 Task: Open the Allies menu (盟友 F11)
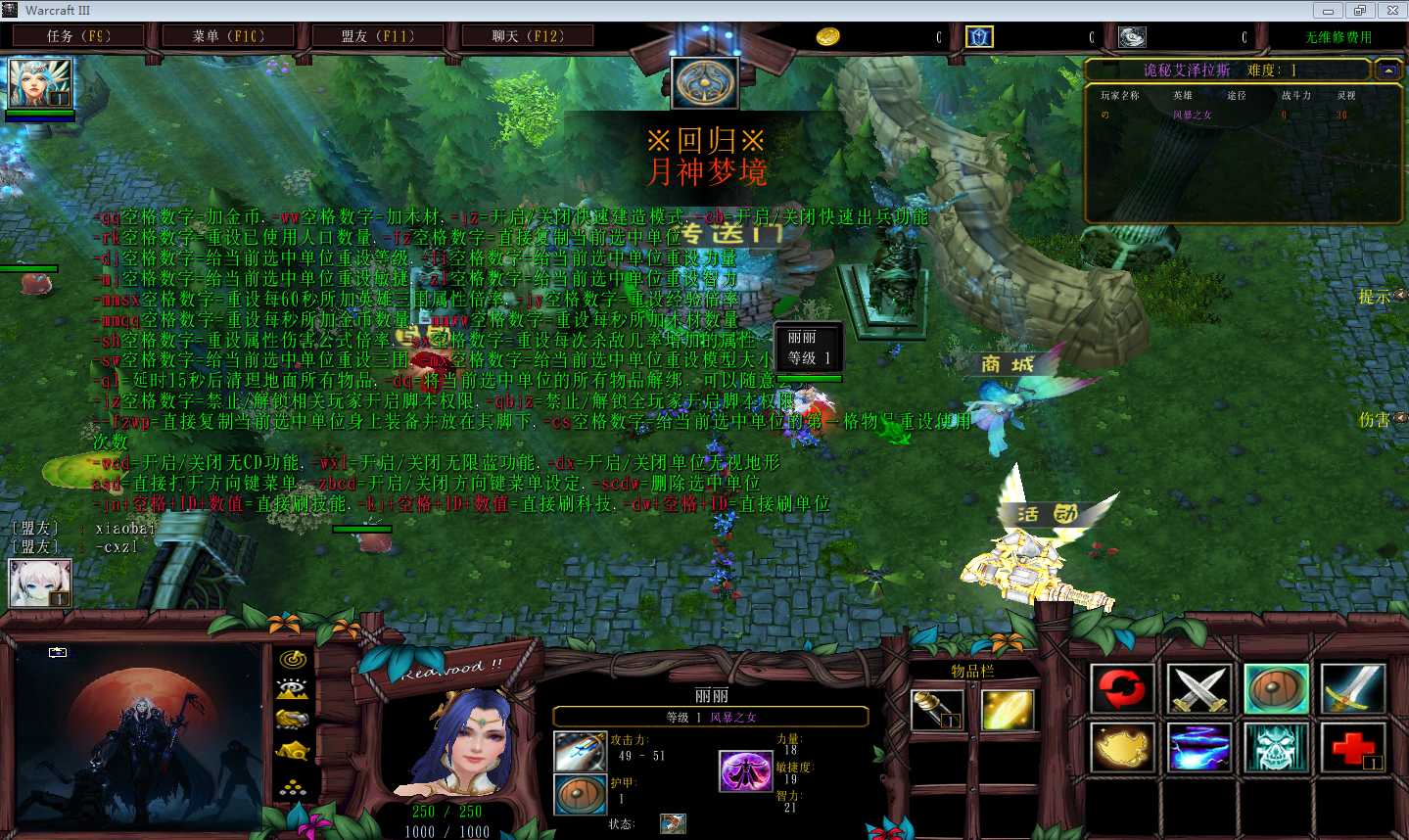[377, 36]
